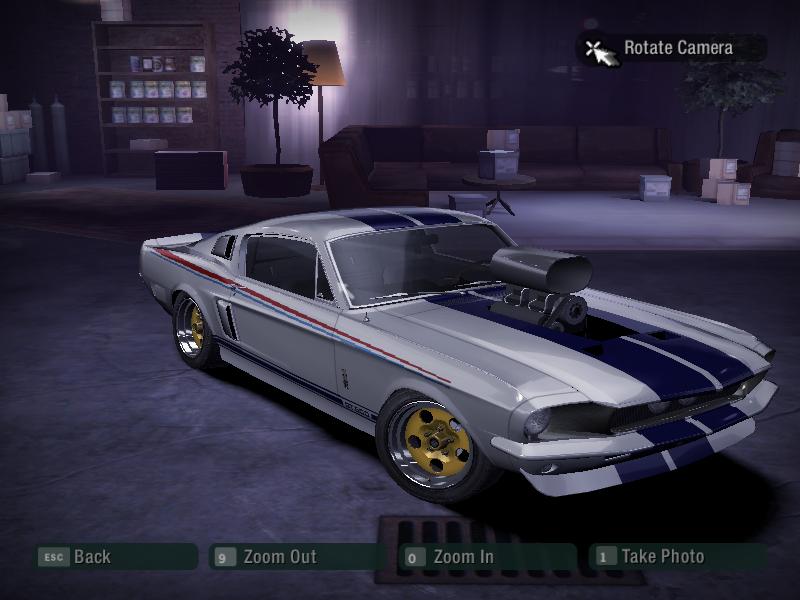
Task: Activate the Rotate Camera control
Action: click(677, 48)
